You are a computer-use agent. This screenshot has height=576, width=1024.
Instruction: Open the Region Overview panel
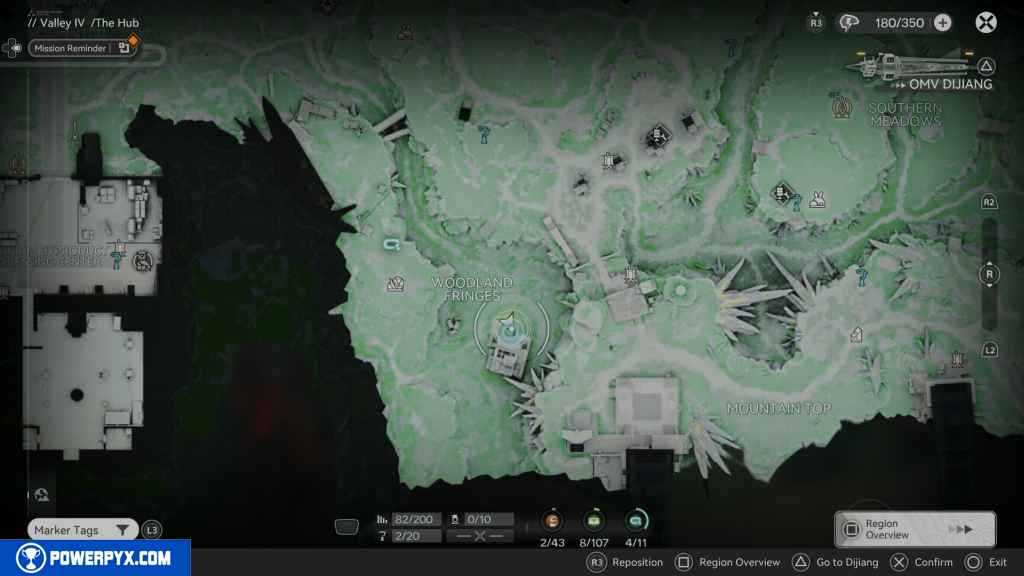pos(915,529)
